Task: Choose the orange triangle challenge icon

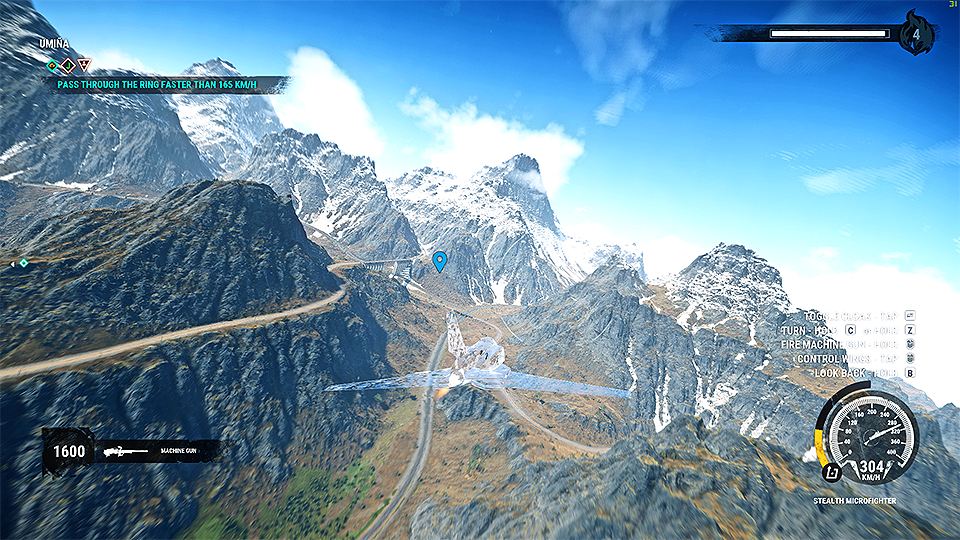Action: [84, 65]
